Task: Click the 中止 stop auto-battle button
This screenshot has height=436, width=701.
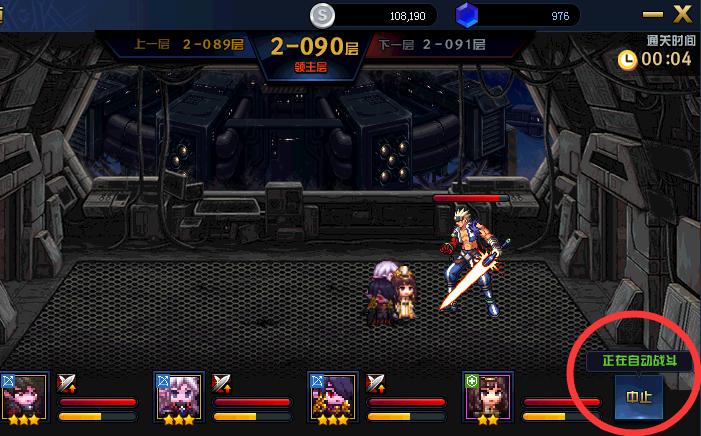Action: tap(637, 397)
